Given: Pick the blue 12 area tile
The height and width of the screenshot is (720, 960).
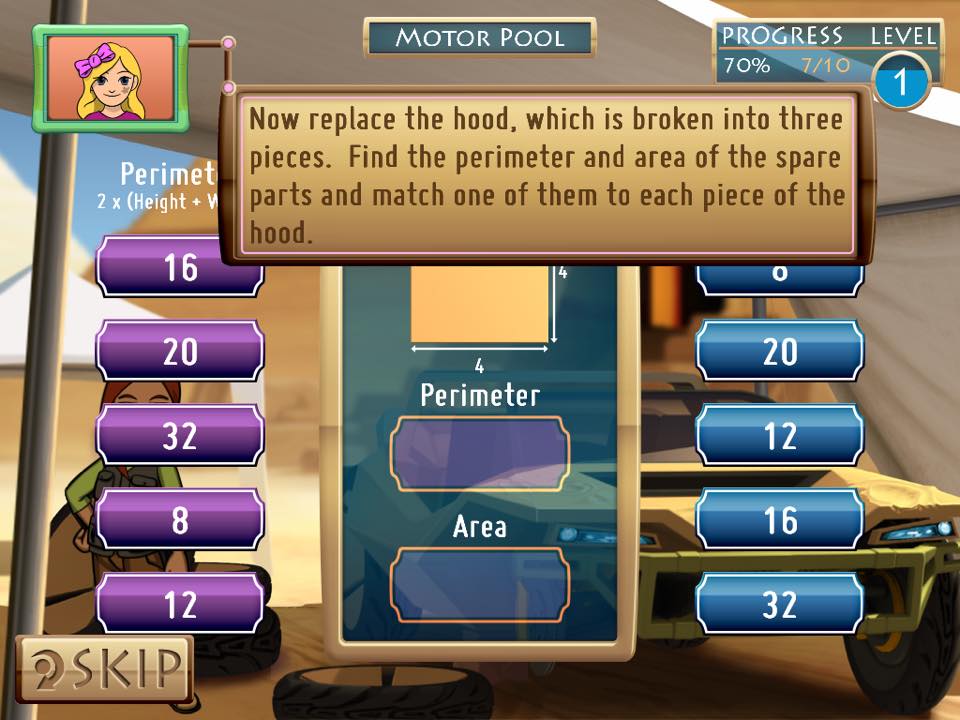Looking at the screenshot, I should pos(779,436).
